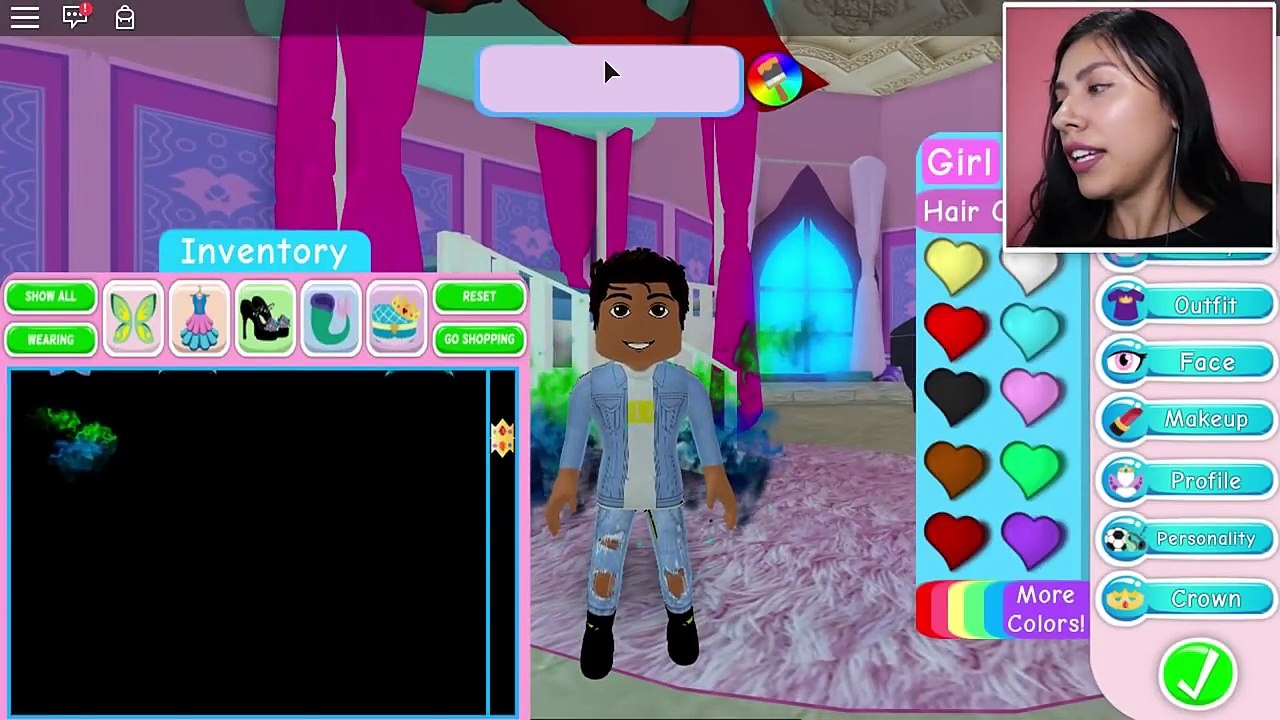Select the mermaid tail category
Viewport: 1280px width, 720px height.
330,317
